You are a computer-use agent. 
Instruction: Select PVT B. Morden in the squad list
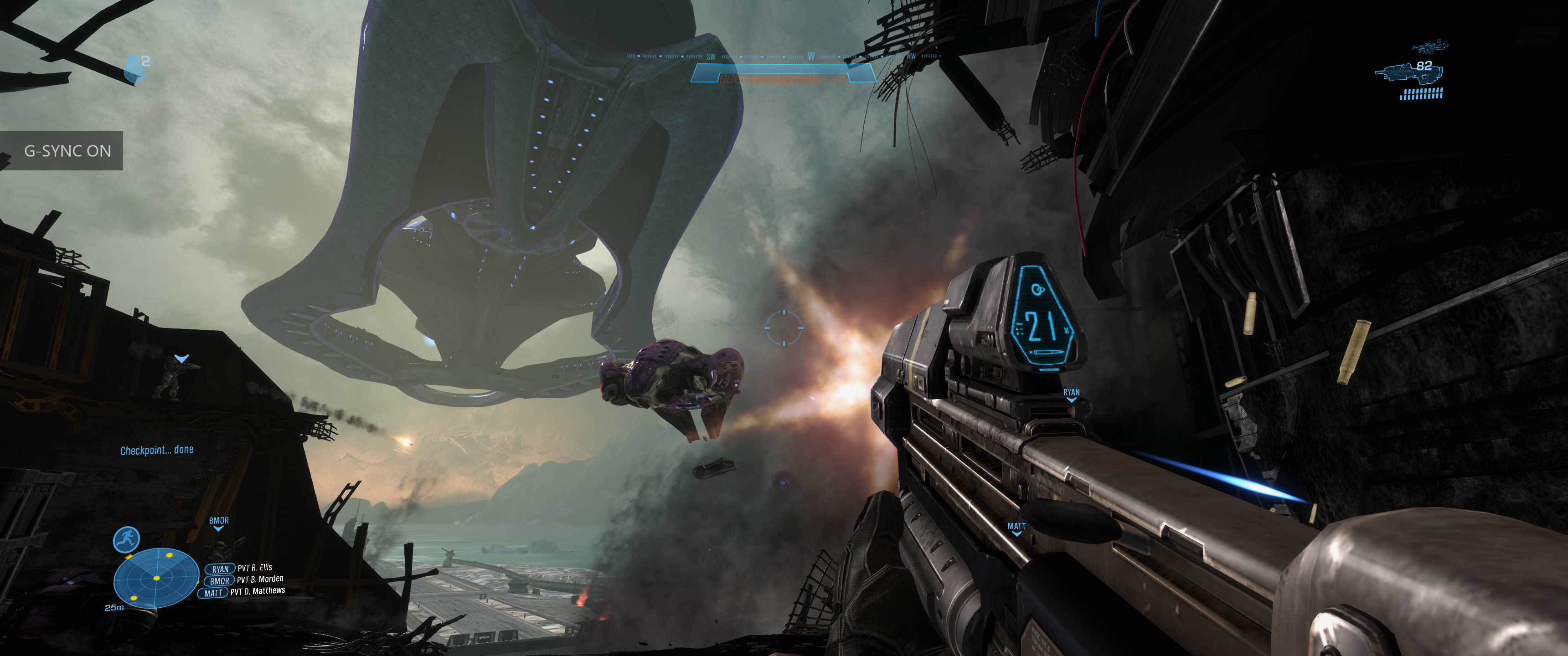pyautogui.click(x=260, y=579)
